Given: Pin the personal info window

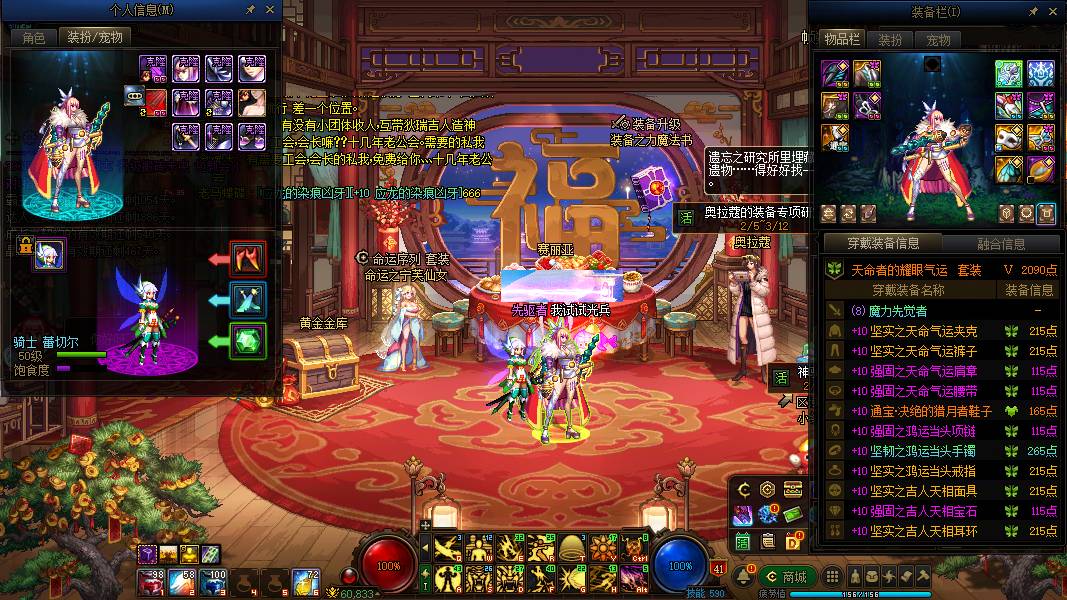Looking at the screenshot, I should tap(250, 9).
